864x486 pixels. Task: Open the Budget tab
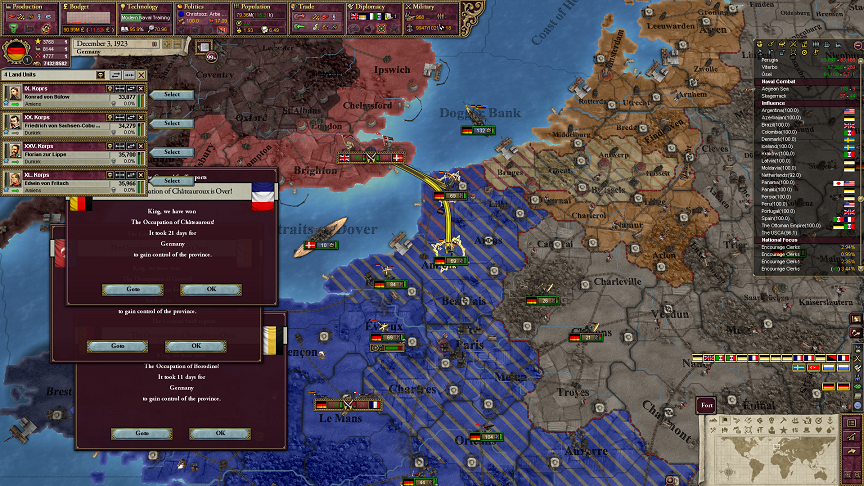pyautogui.click(x=88, y=6)
